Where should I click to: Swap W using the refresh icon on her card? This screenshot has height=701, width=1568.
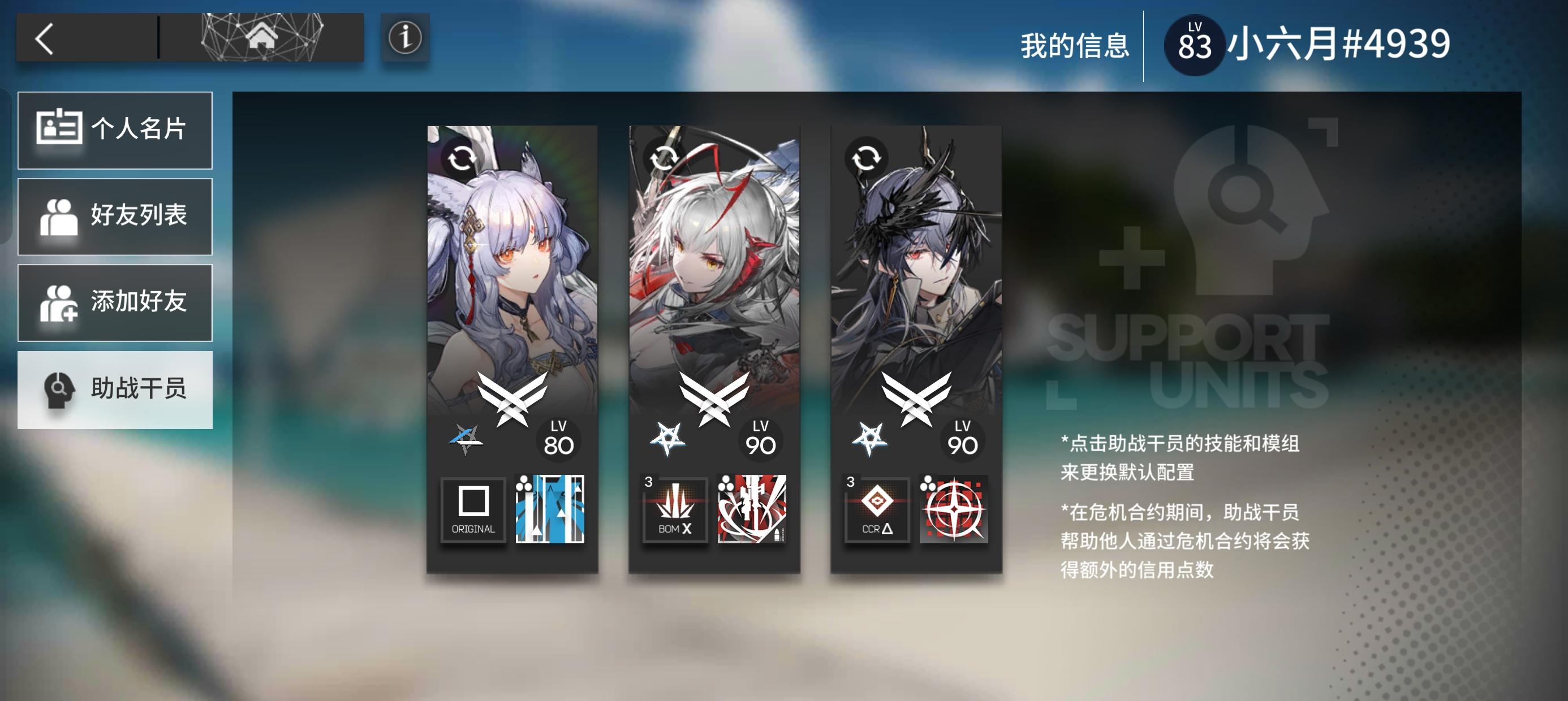663,158
